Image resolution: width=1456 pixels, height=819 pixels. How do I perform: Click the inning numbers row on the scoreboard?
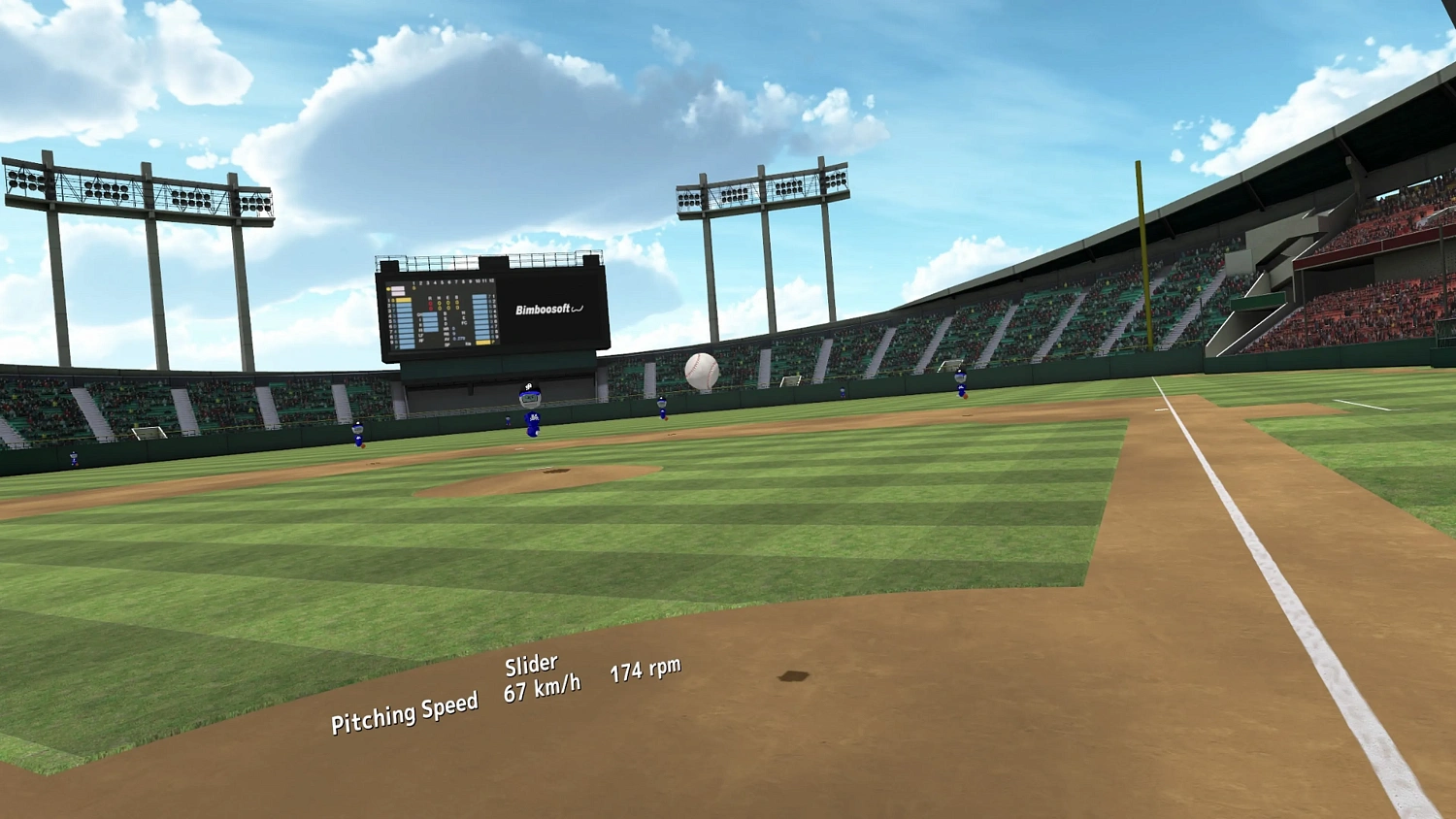click(452, 281)
